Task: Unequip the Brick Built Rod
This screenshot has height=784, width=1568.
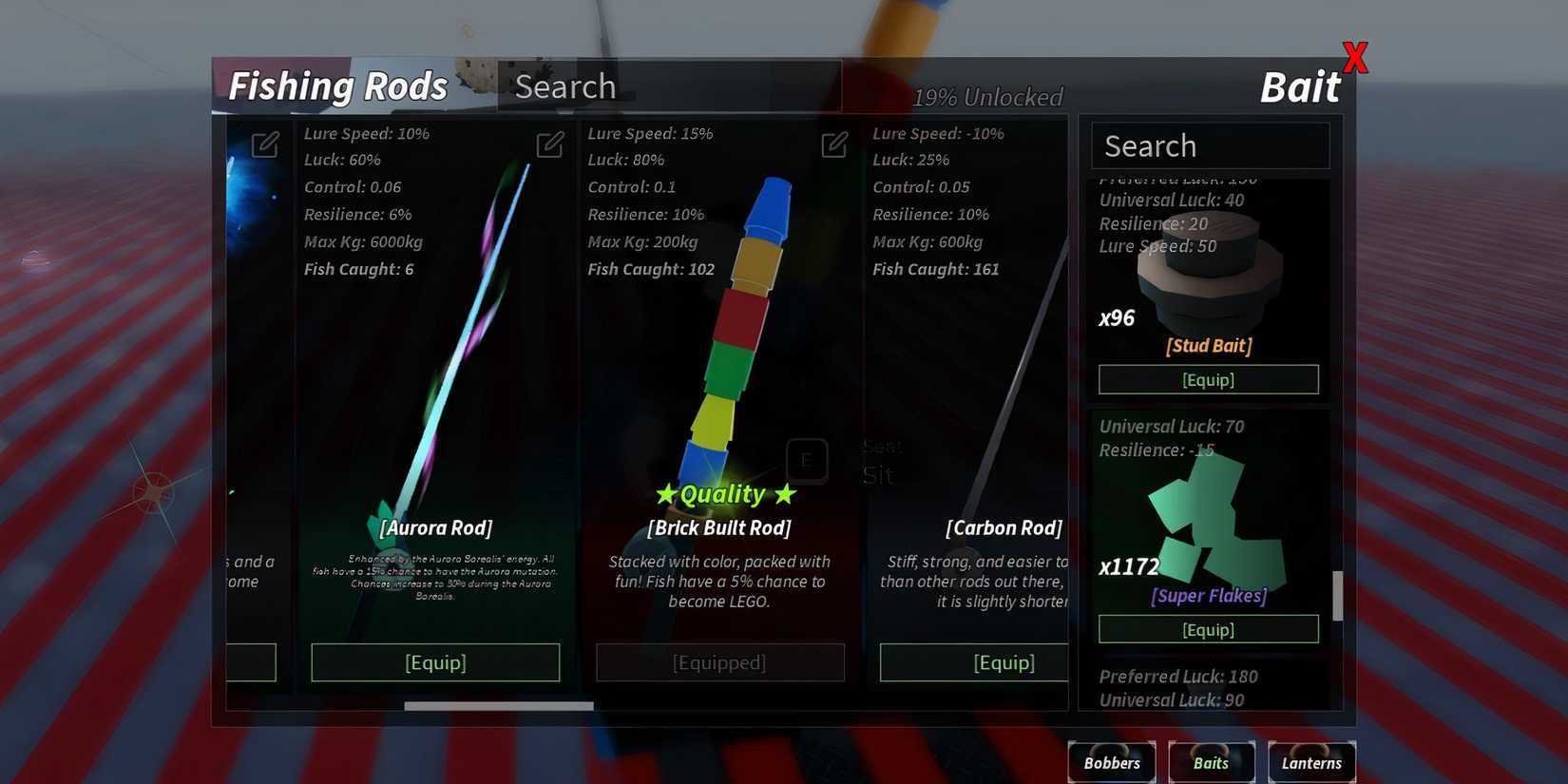Action: [719, 662]
